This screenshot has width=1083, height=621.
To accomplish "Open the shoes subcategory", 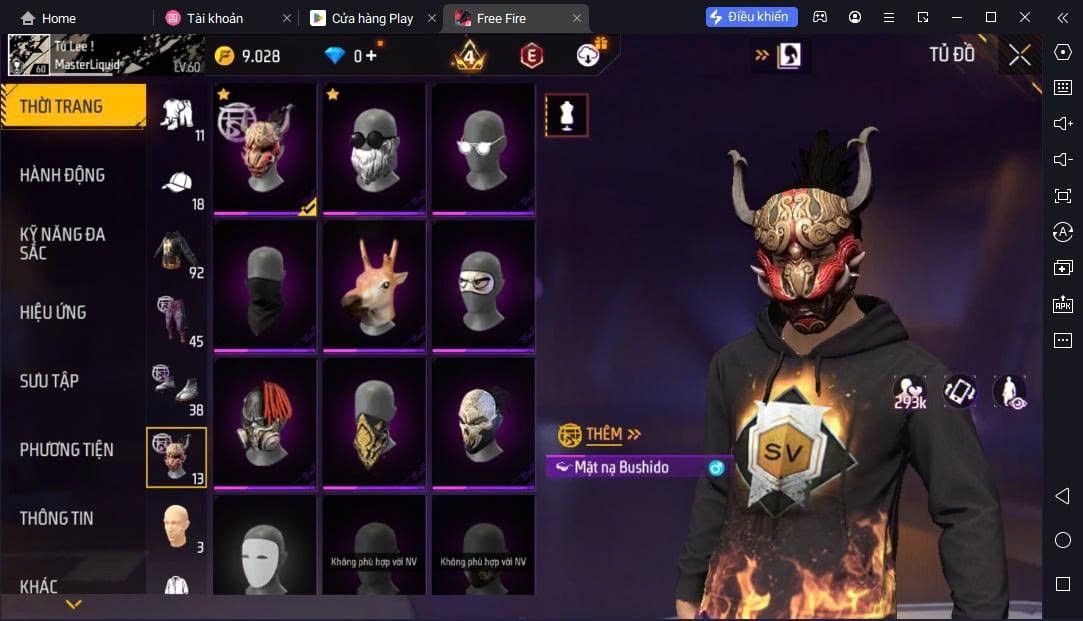I will pos(176,389).
